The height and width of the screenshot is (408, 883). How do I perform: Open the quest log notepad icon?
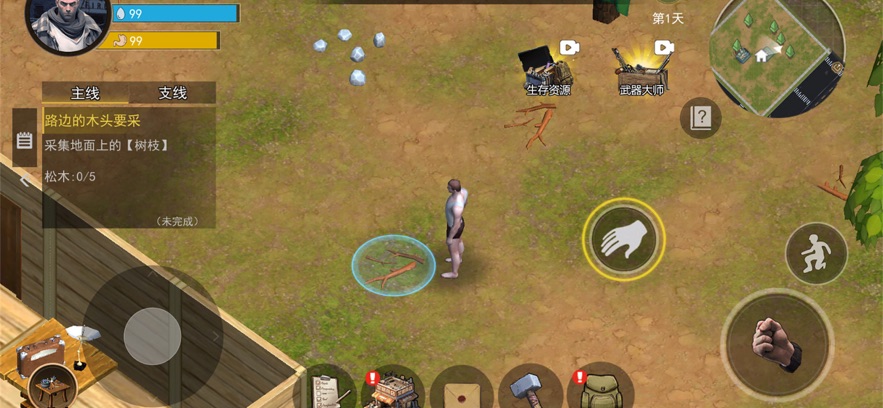pyautogui.click(x=25, y=142)
